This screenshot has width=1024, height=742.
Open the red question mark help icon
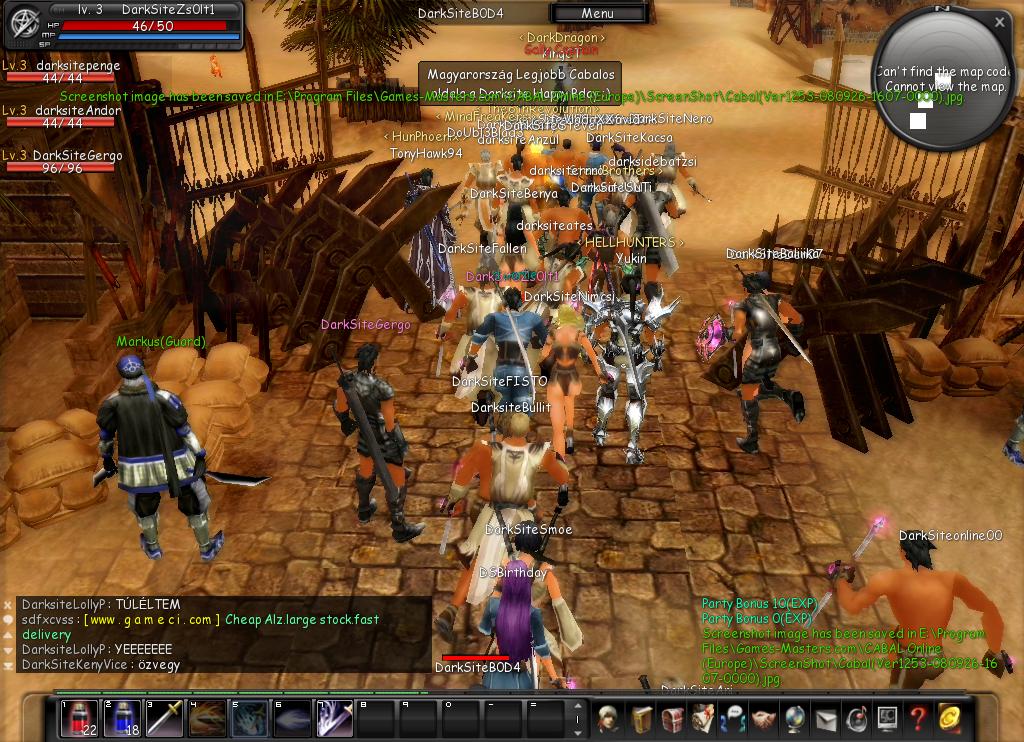(x=918, y=719)
